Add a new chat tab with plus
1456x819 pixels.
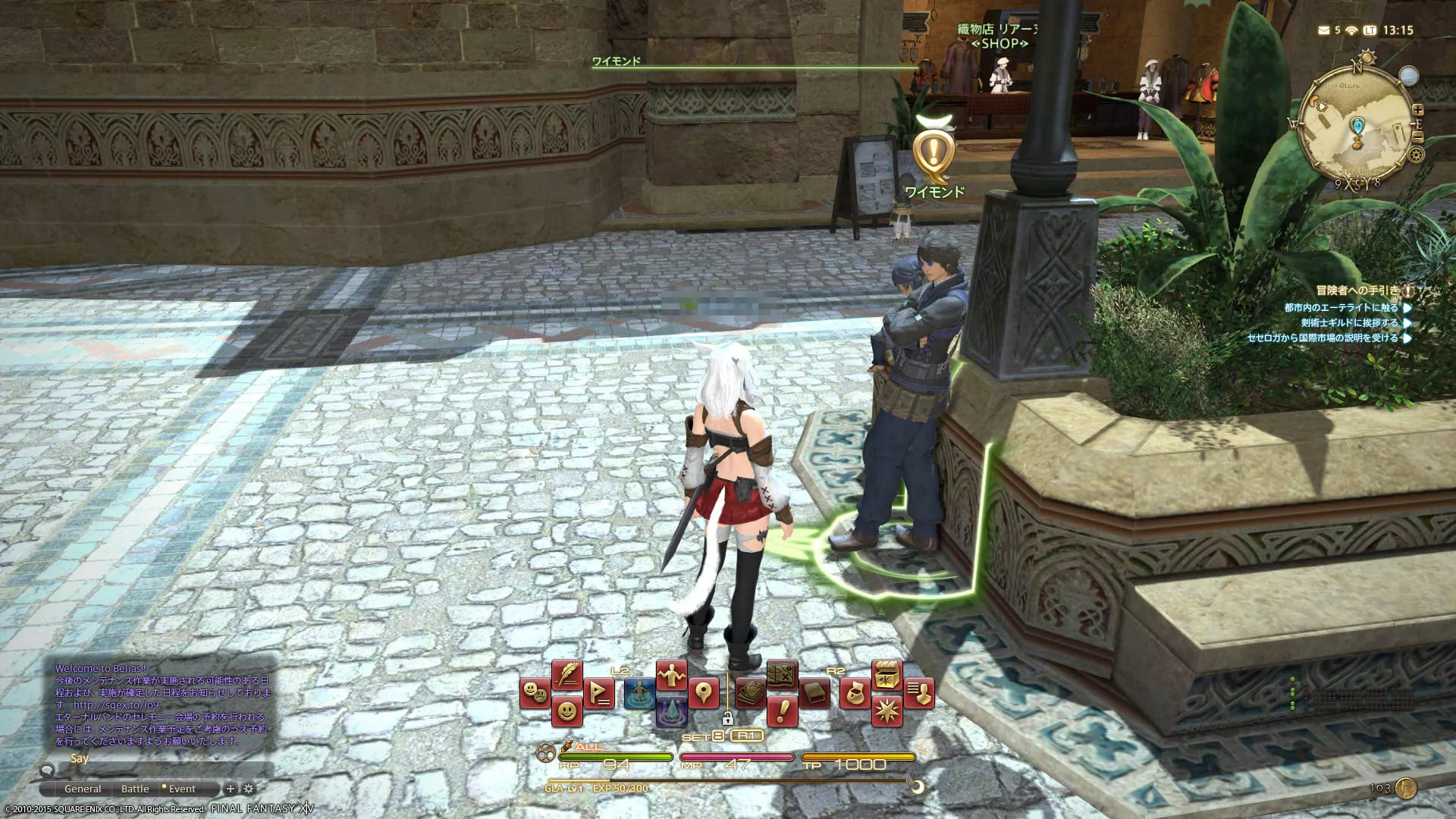tap(231, 789)
